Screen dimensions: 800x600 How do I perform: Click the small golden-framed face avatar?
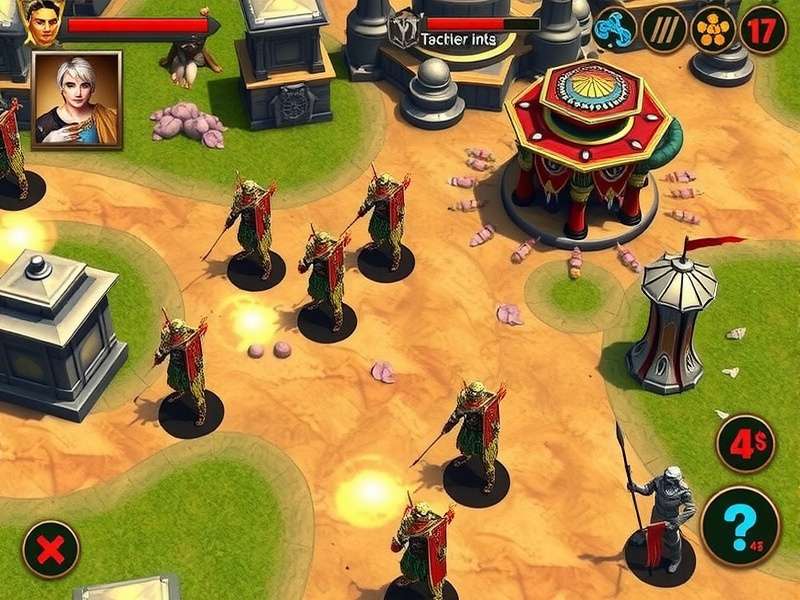(x=40, y=24)
